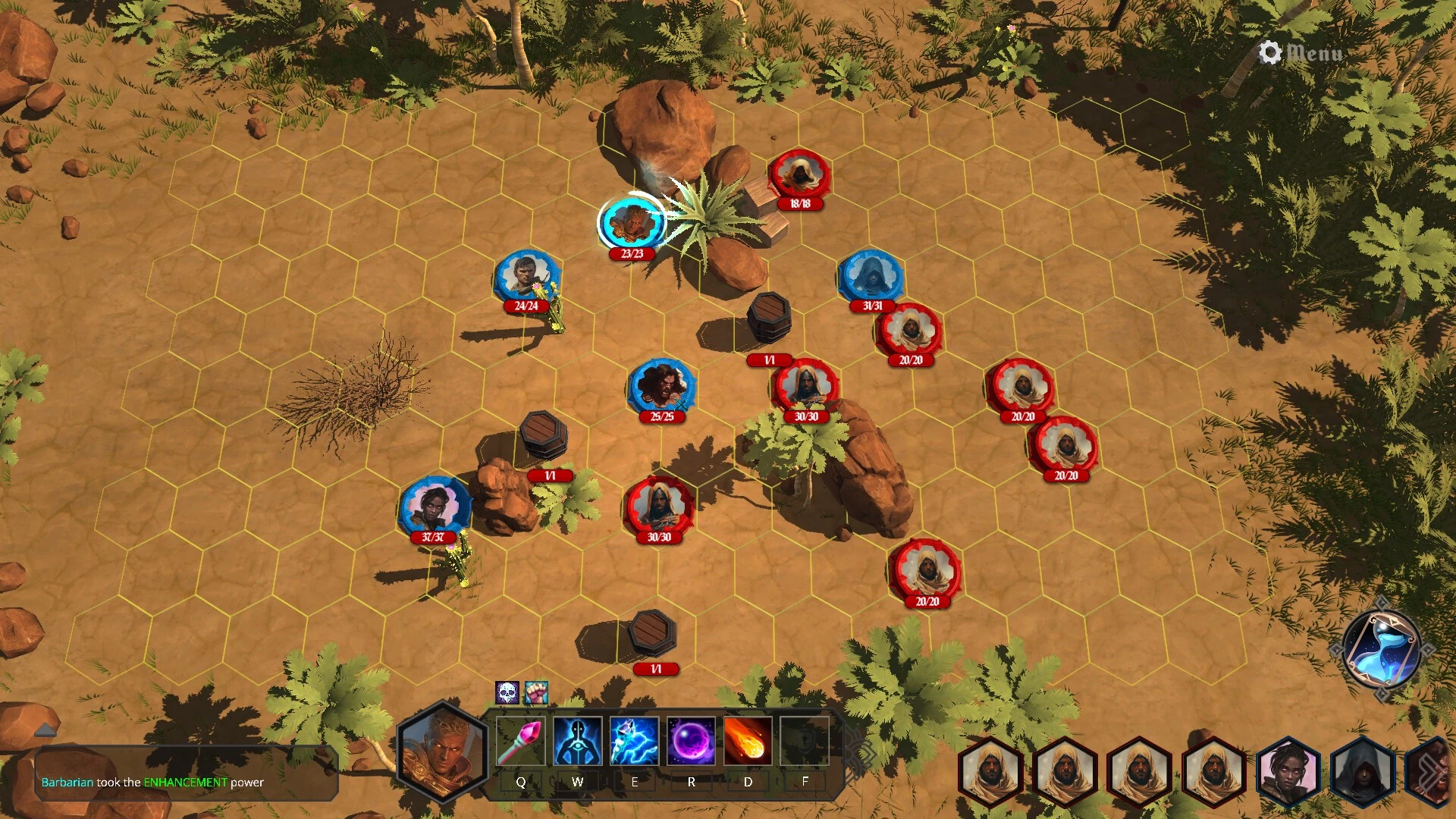Inspect the clenched fist buff icon
This screenshot has height=819, width=1456.
pyautogui.click(x=536, y=692)
